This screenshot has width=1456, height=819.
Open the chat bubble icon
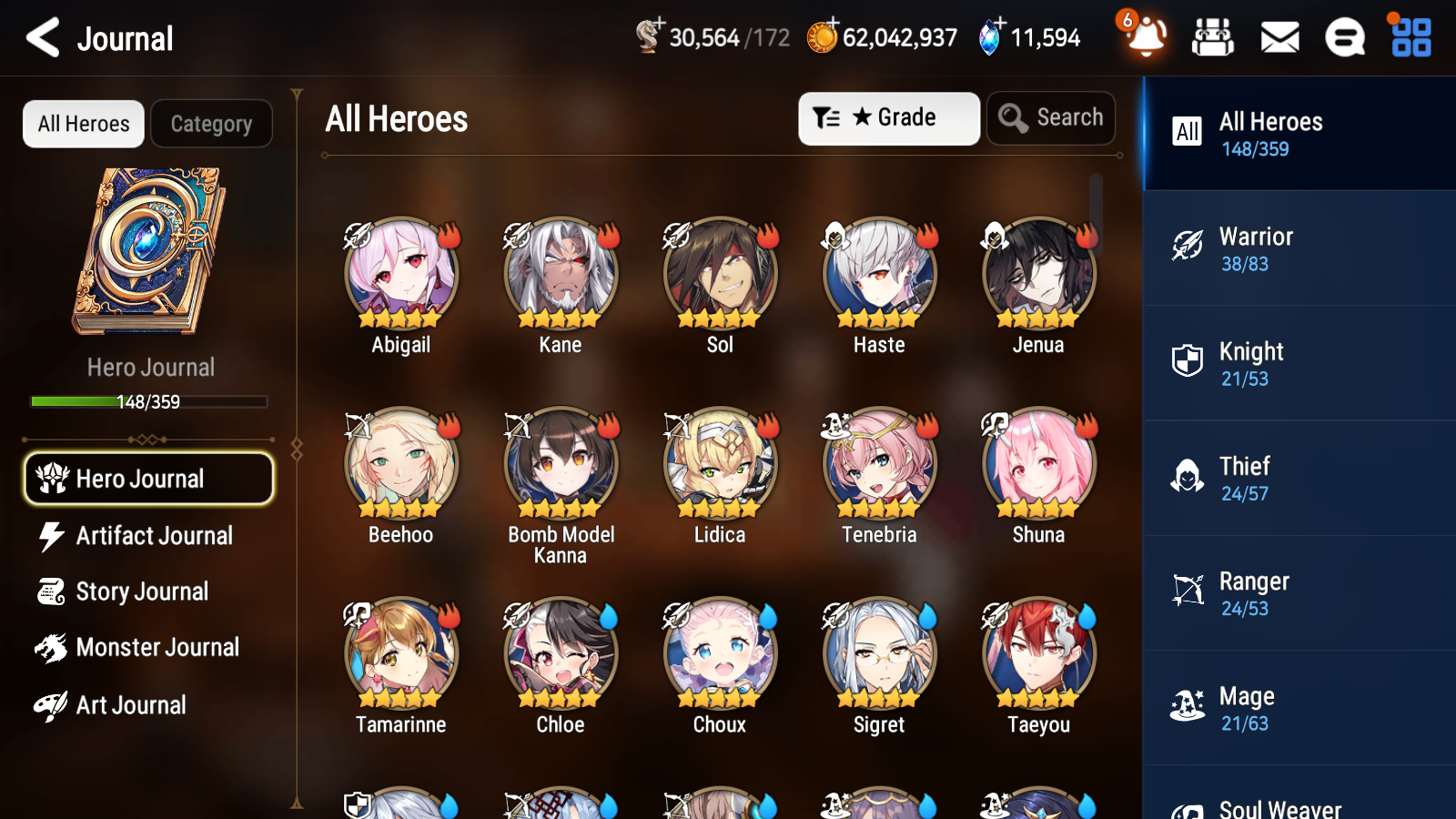point(1344,37)
